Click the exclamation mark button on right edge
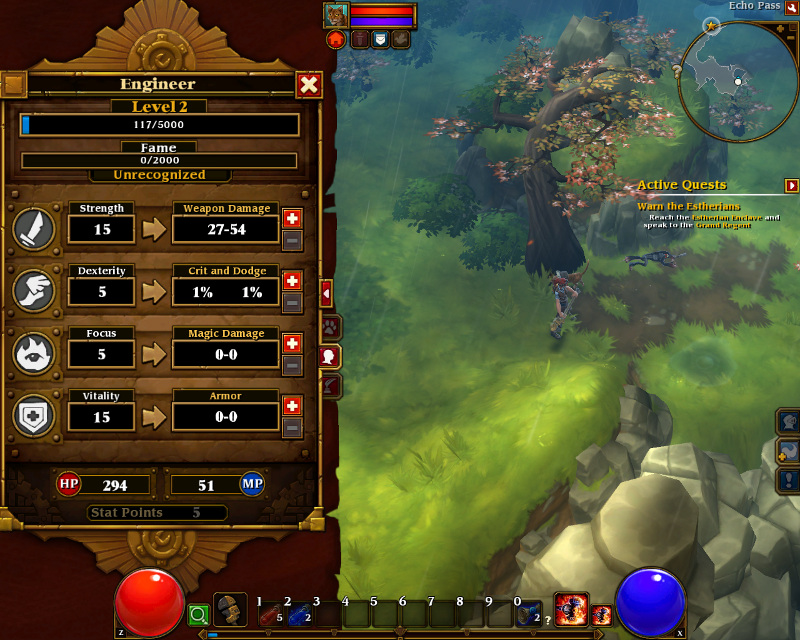 (789, 481)
